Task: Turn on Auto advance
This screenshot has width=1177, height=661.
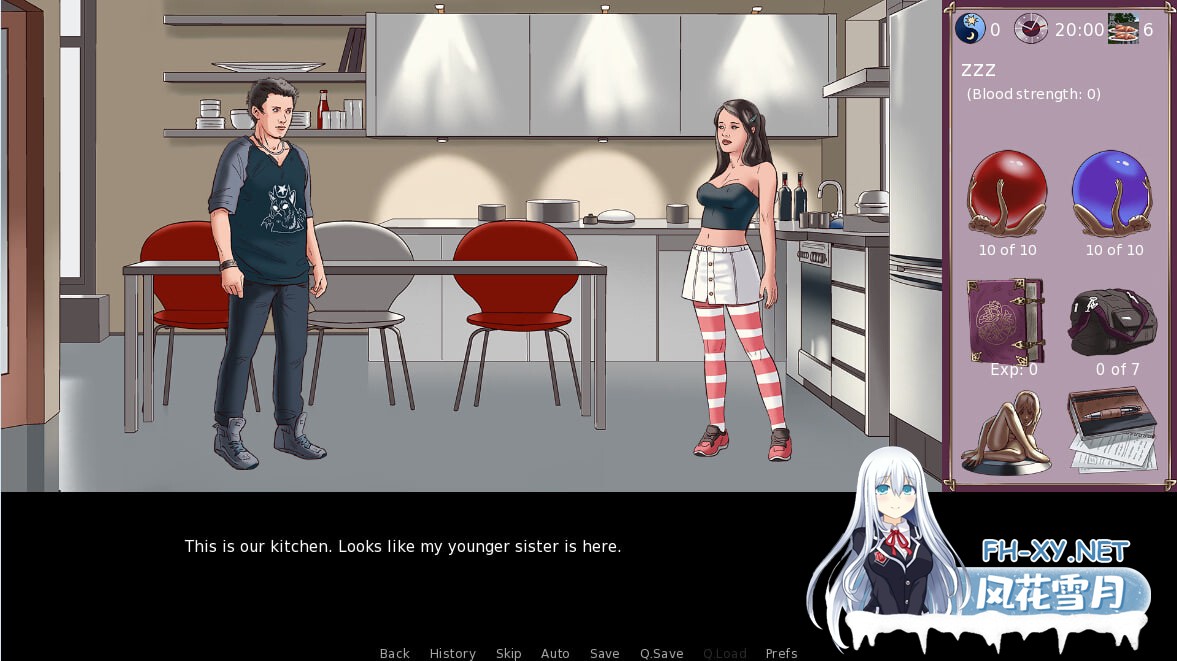Action: coord(555,653)
